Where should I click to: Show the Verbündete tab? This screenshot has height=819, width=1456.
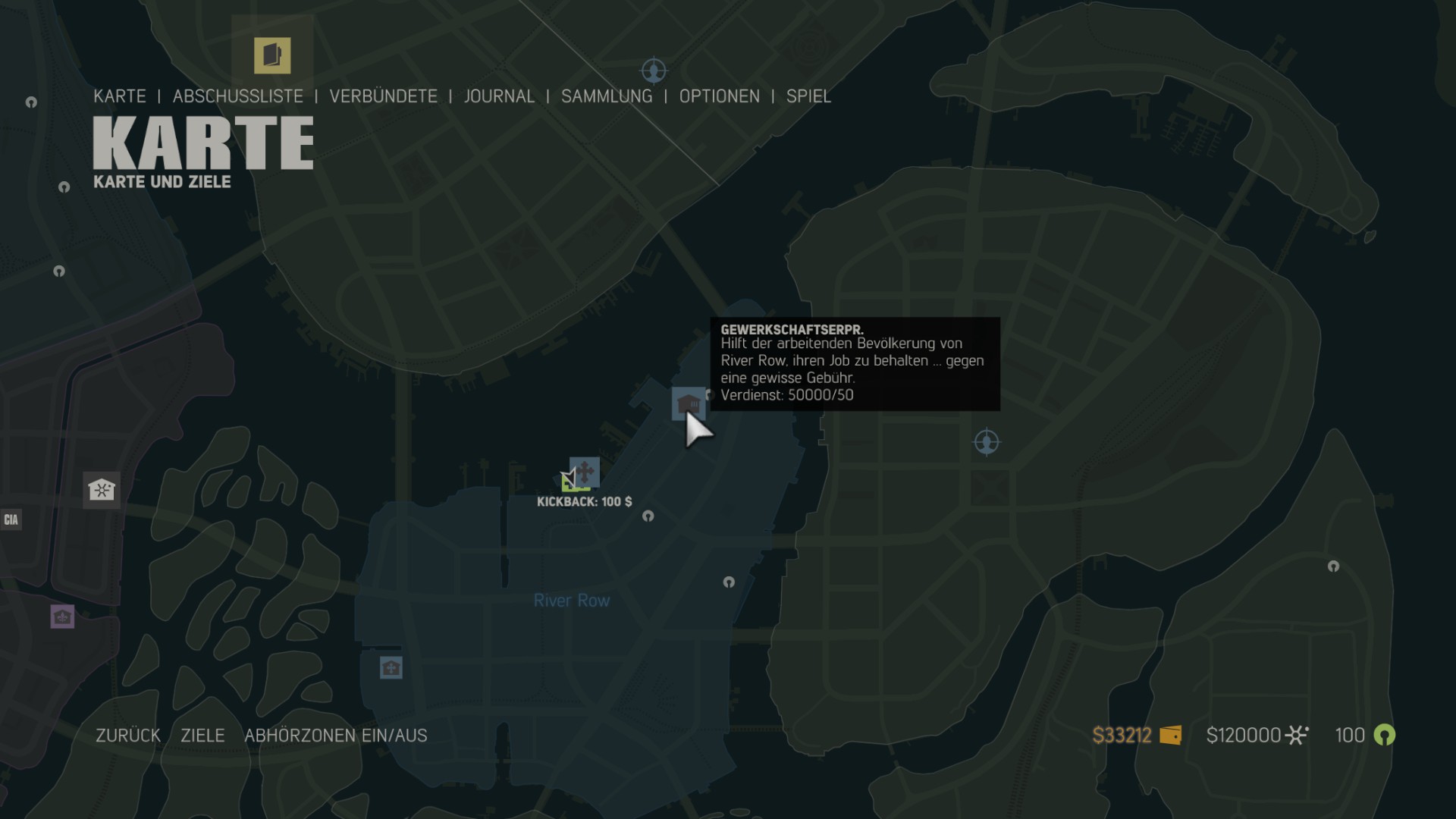[383, 96]
